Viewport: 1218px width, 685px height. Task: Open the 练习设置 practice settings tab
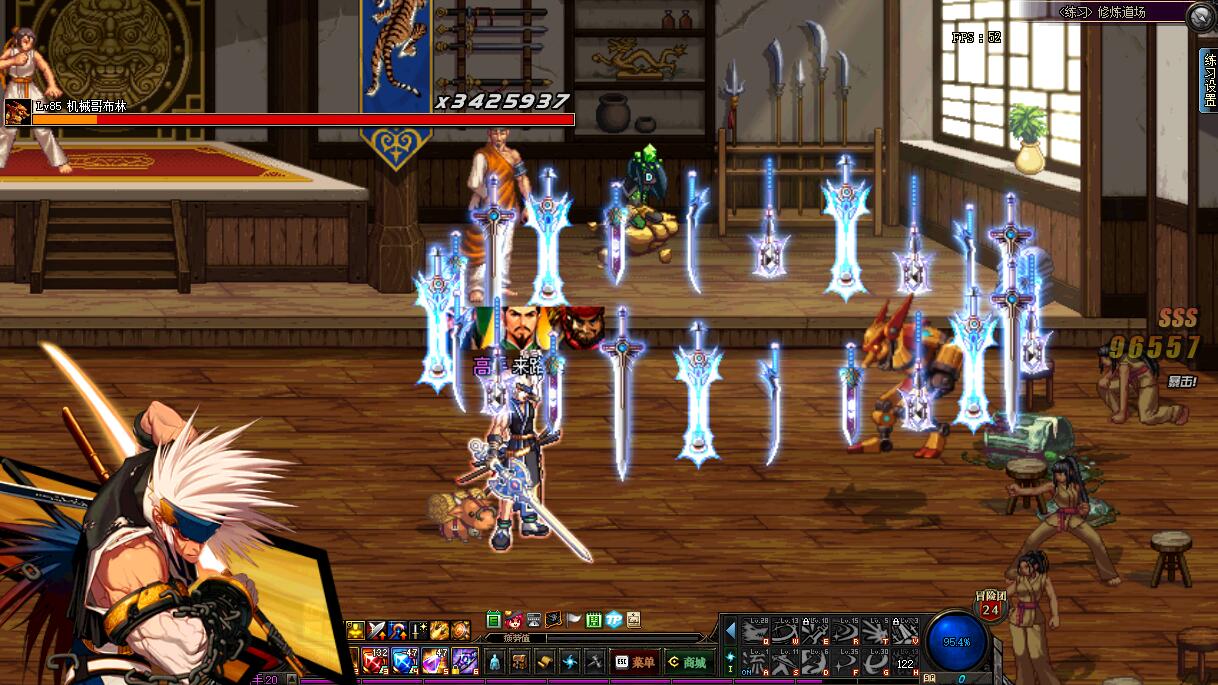1209,80
